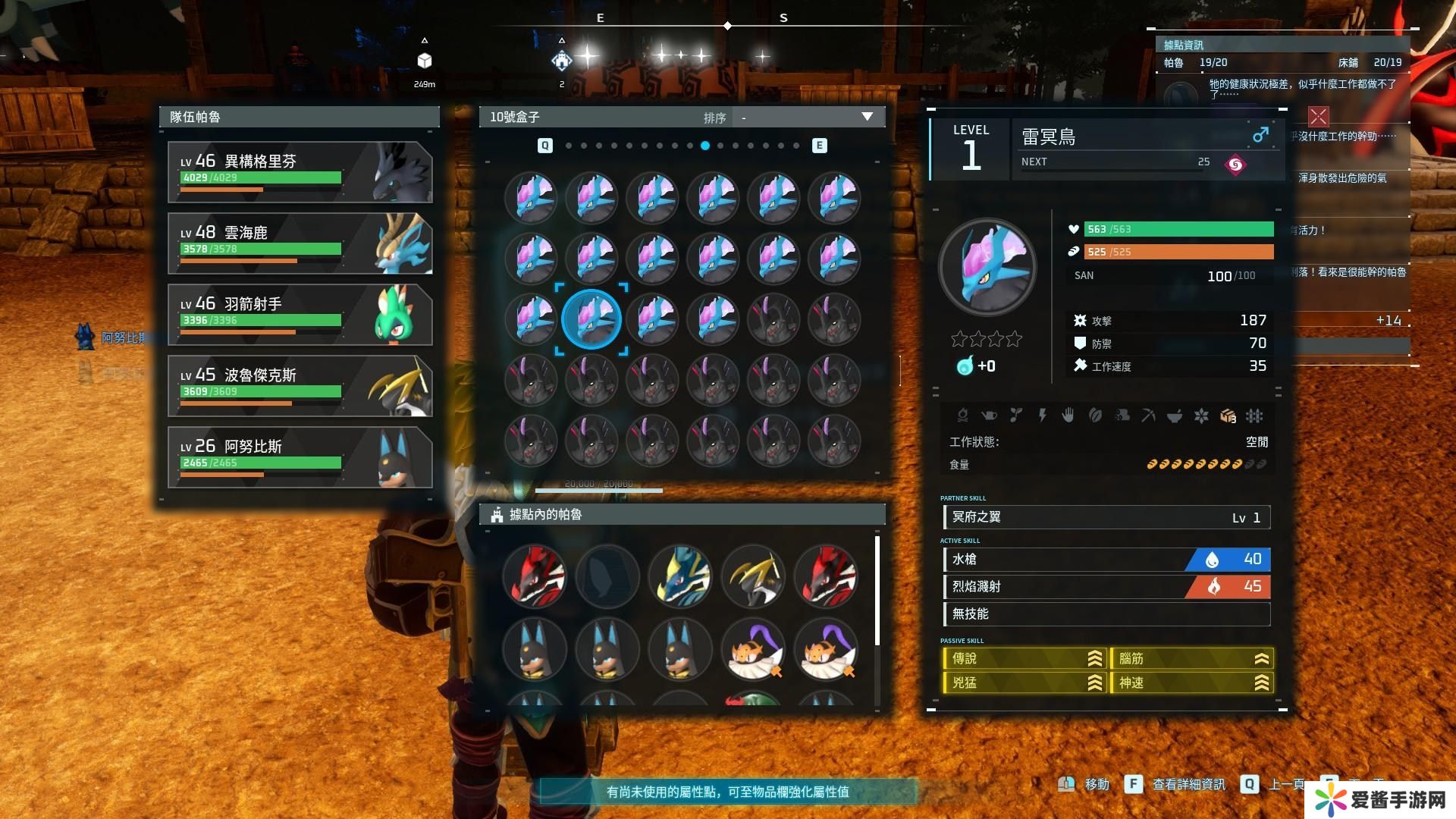Viewport: 1456px width, 819px height.
Task: Click the highlighted 雷冥鳥 box slot
Action: coord(591,319)
